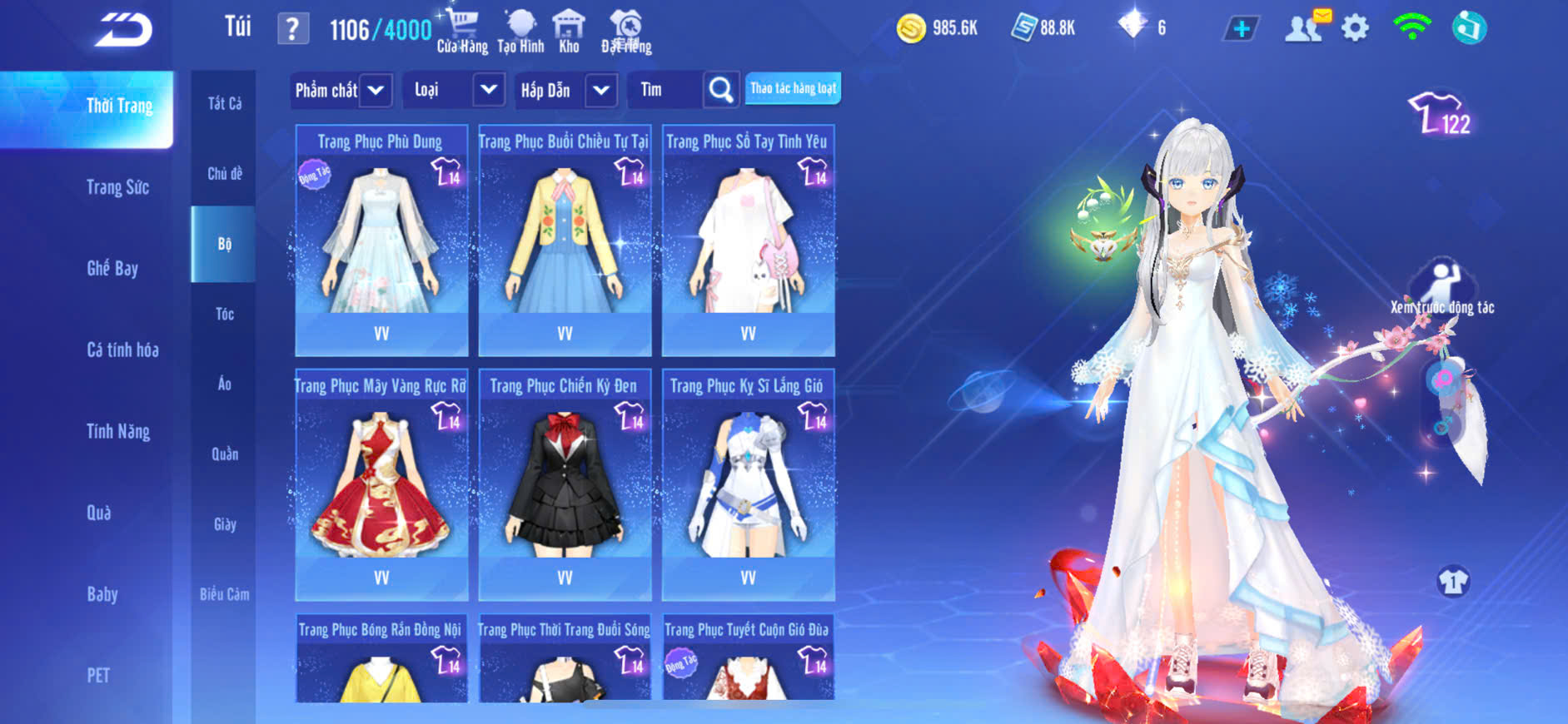Open the Cửa Hàng shop
Image resolution: width=1568 pixels, height=724 pixels.
[x=462, y=32]
